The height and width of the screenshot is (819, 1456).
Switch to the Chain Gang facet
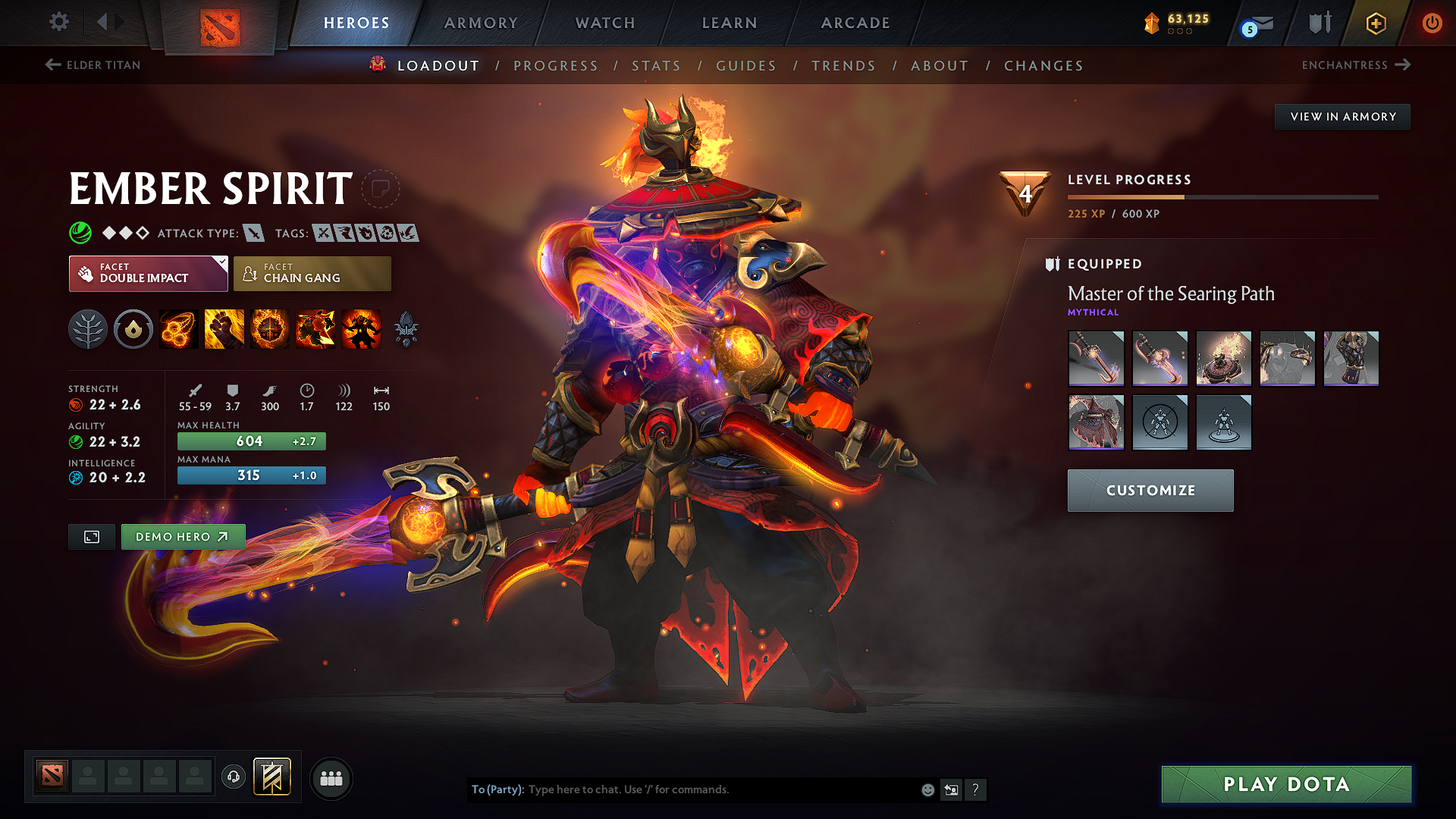pyautogui.click(x=312, y=274)
